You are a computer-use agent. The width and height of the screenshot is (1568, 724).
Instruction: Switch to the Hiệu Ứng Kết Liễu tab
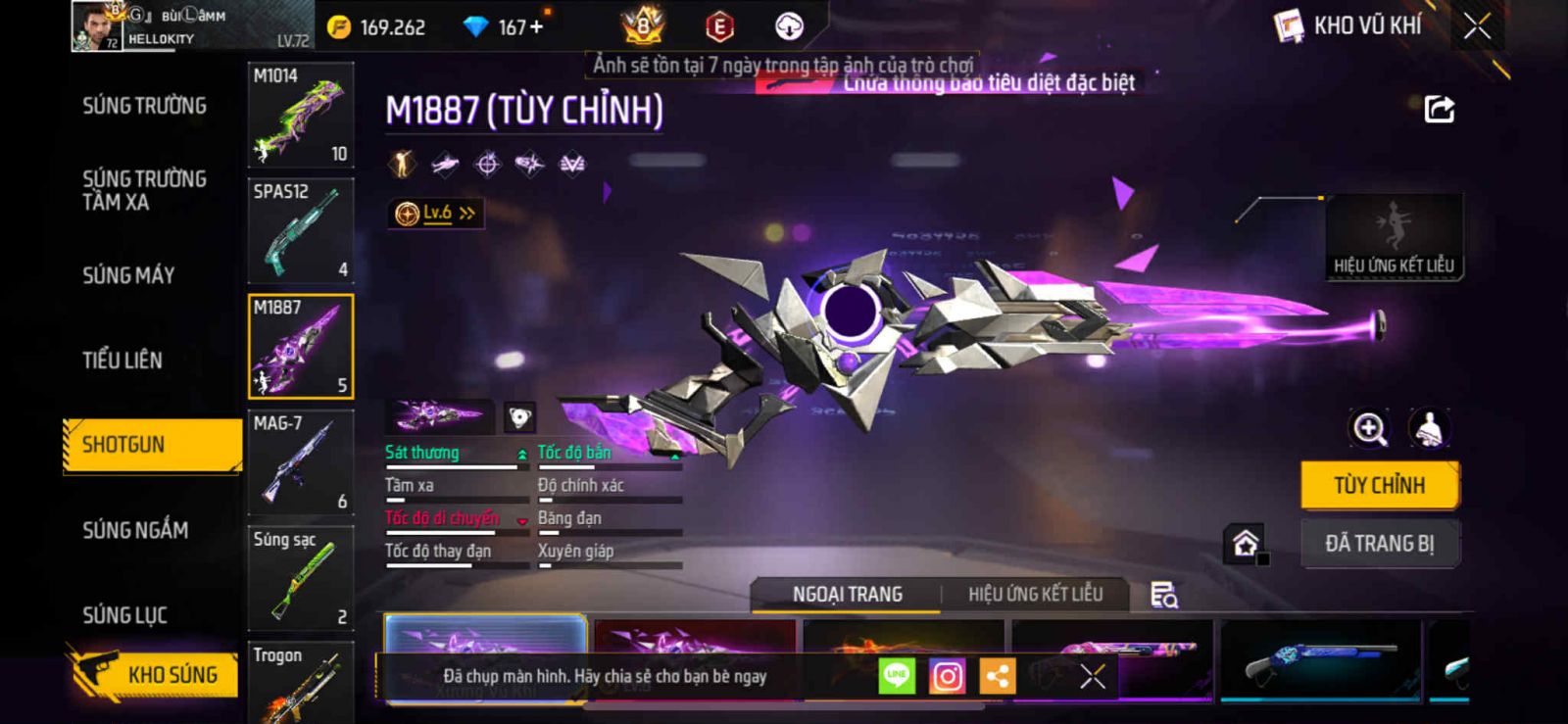[1035, 595]
